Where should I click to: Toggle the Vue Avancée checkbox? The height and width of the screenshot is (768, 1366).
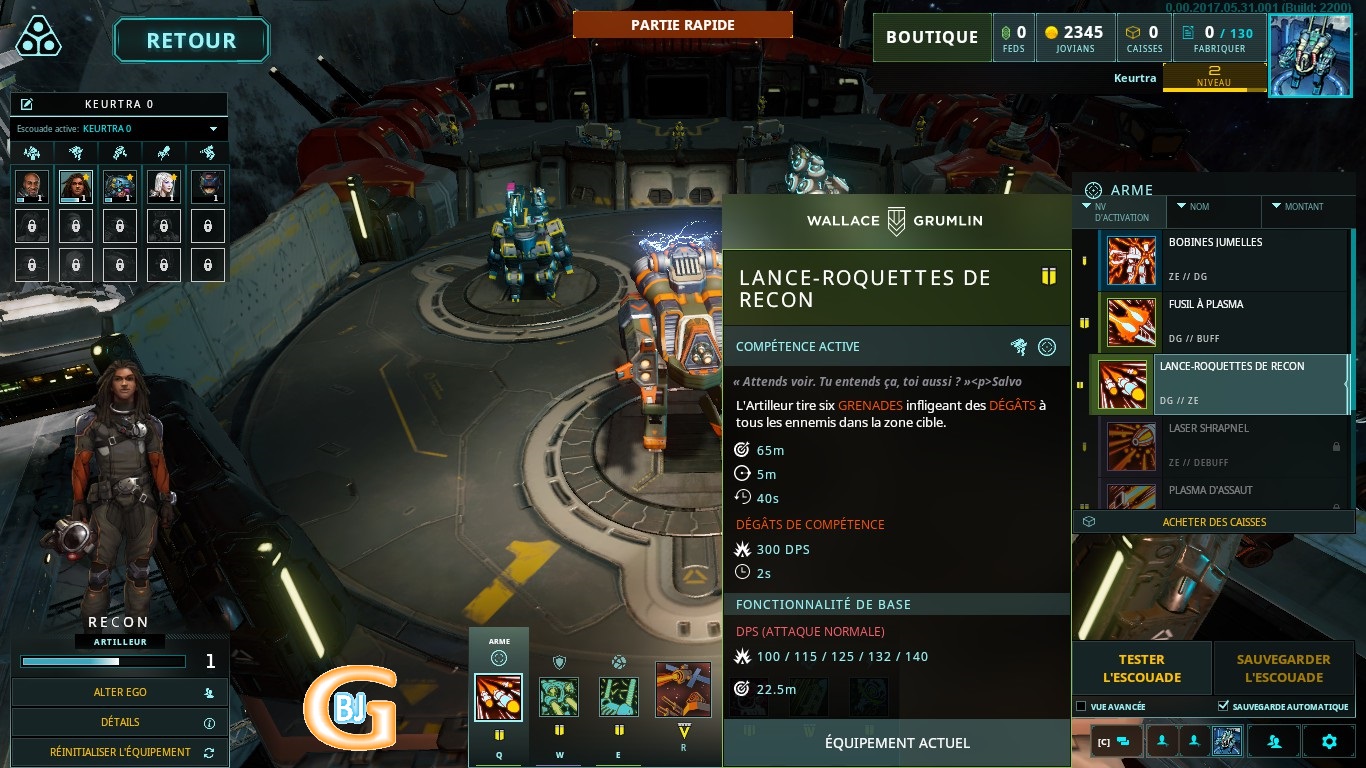point(1081,707)
